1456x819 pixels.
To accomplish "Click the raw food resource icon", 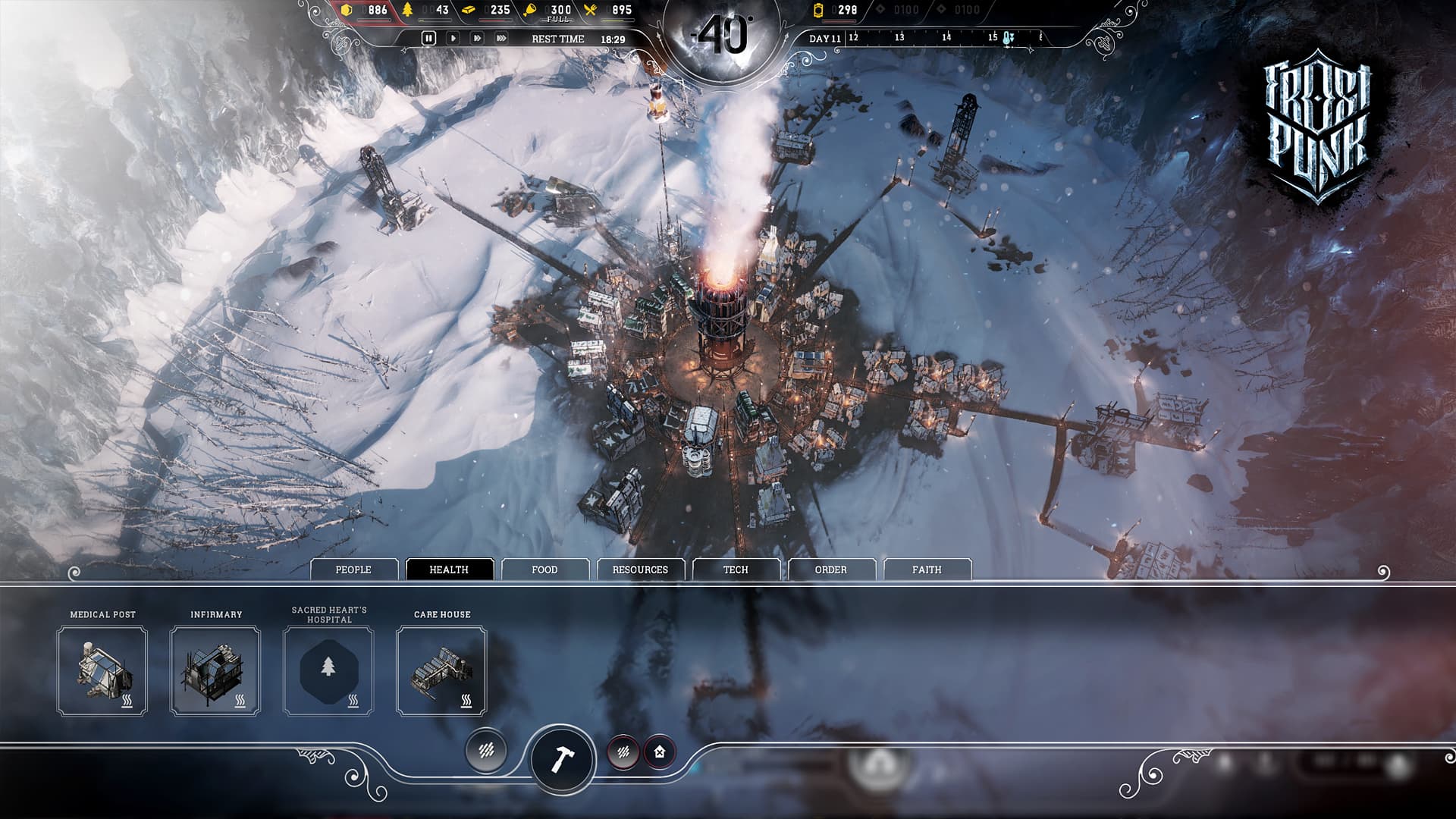I will 529,10.
